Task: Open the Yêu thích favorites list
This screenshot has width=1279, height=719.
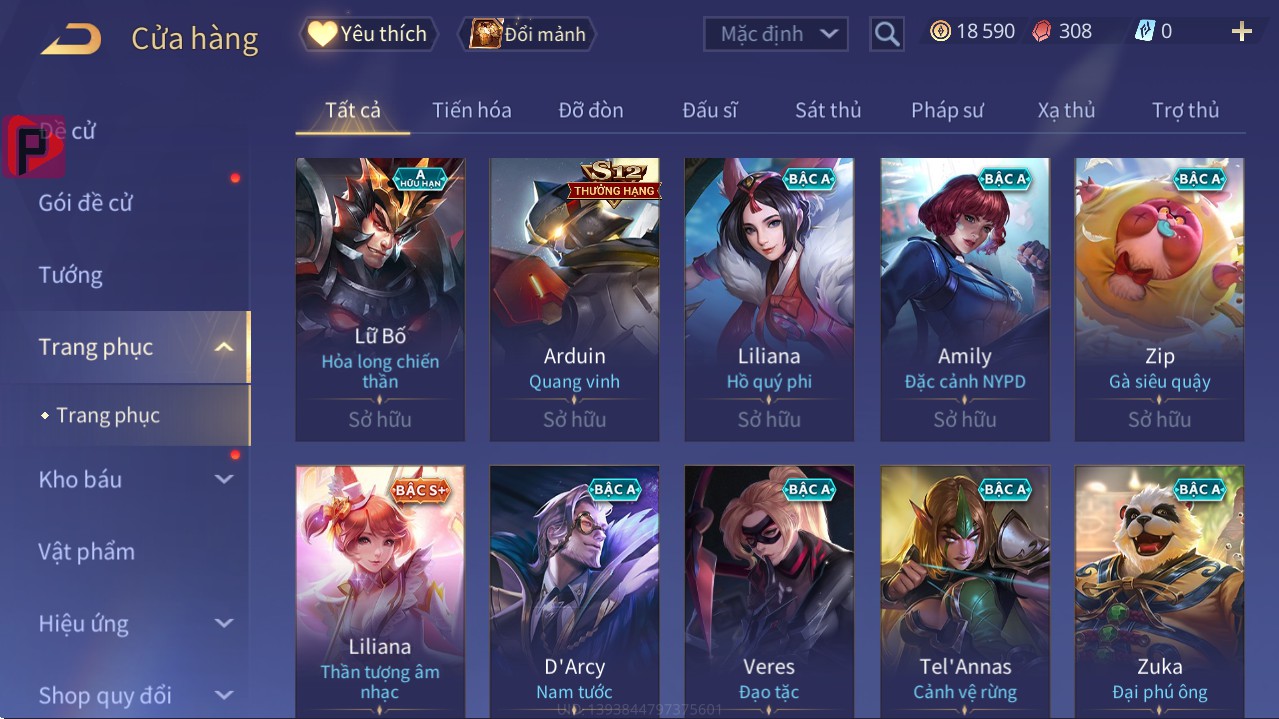Action: 367,33
